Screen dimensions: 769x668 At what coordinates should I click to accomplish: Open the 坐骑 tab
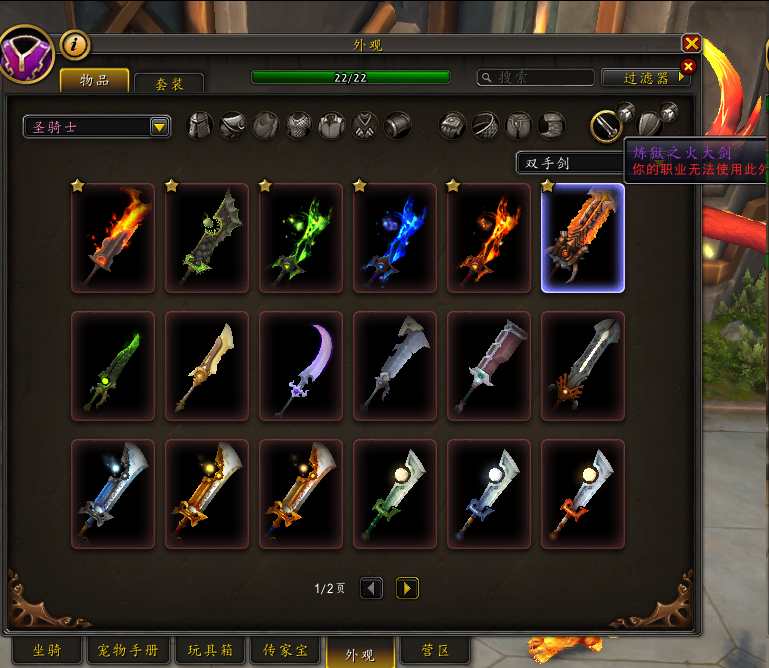(46, 651)
